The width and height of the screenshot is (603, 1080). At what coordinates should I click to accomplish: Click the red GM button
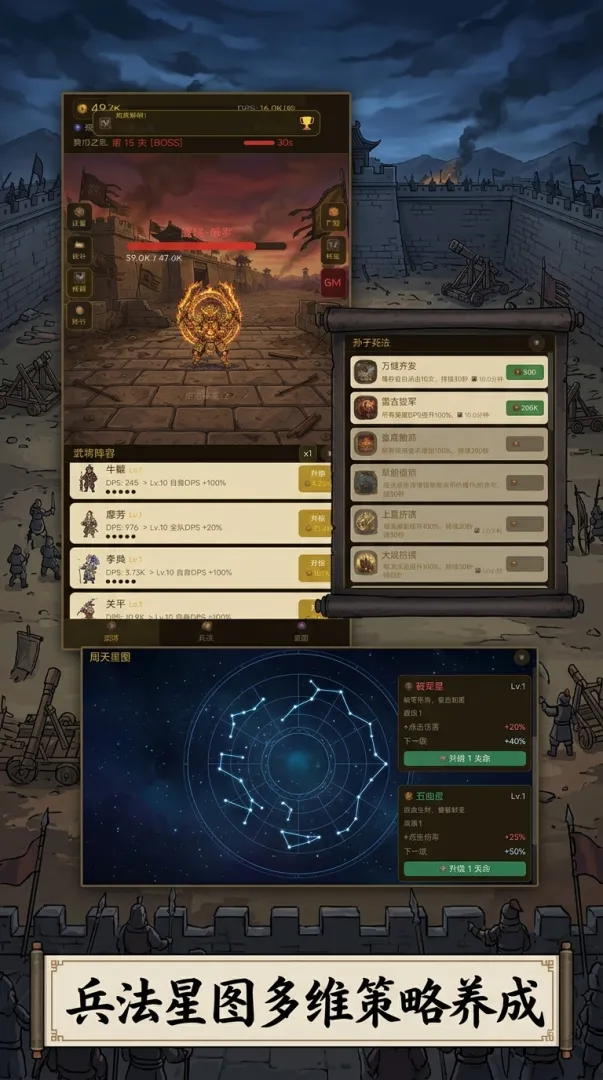pos(333,282)
